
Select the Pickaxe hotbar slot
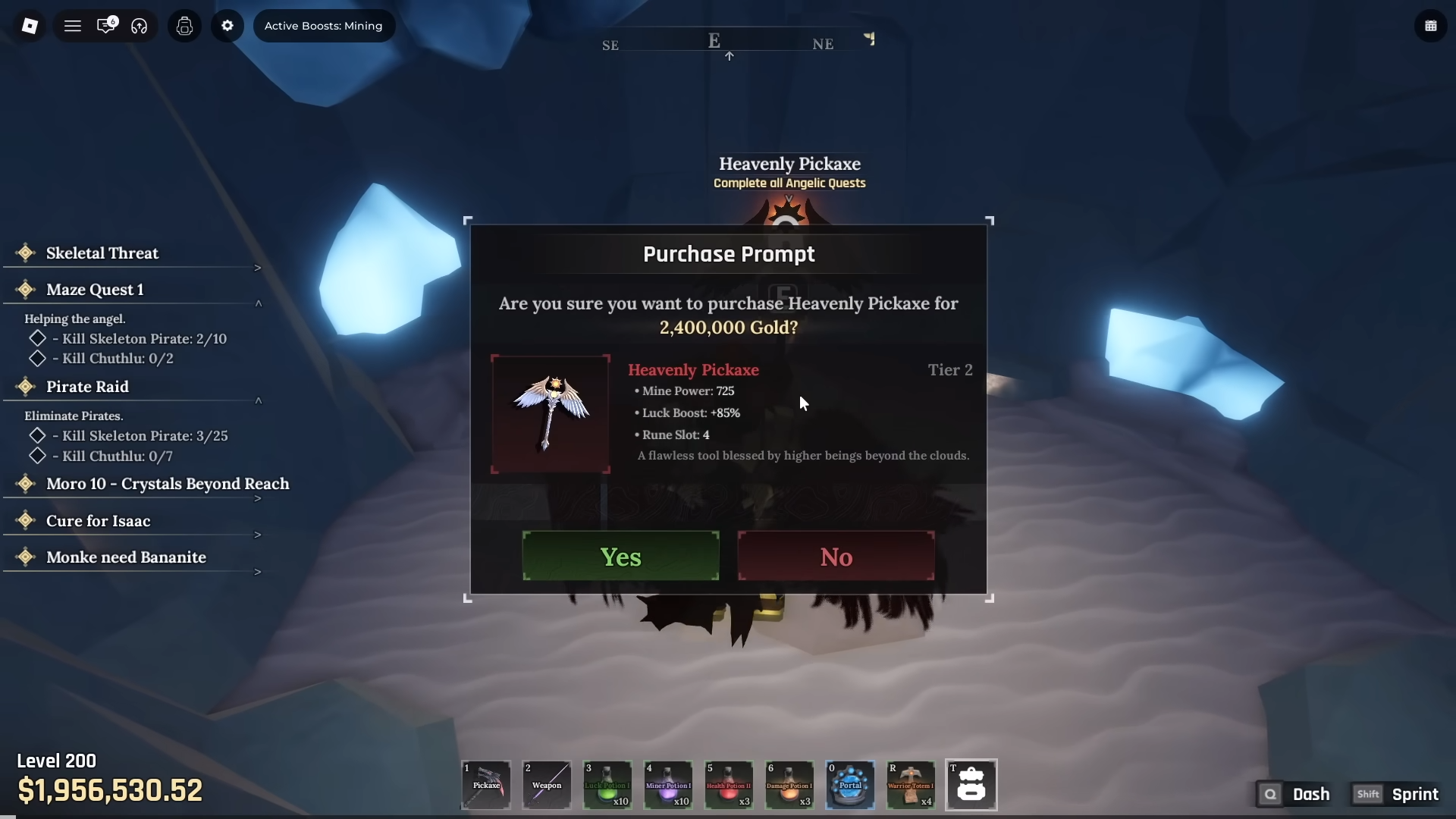tap(486, 785)
